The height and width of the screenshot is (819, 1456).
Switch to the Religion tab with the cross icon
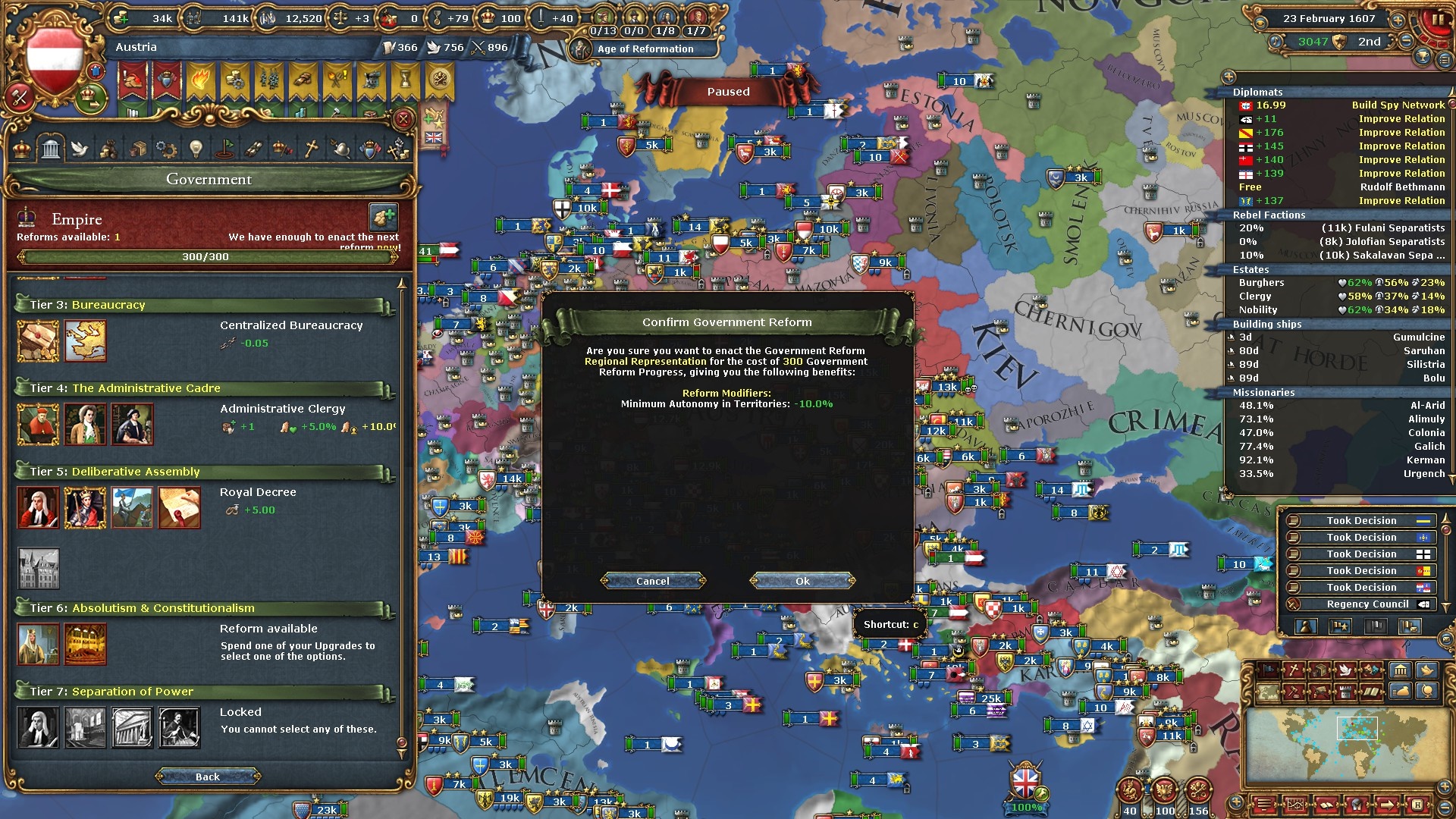[x=311, y=149]
